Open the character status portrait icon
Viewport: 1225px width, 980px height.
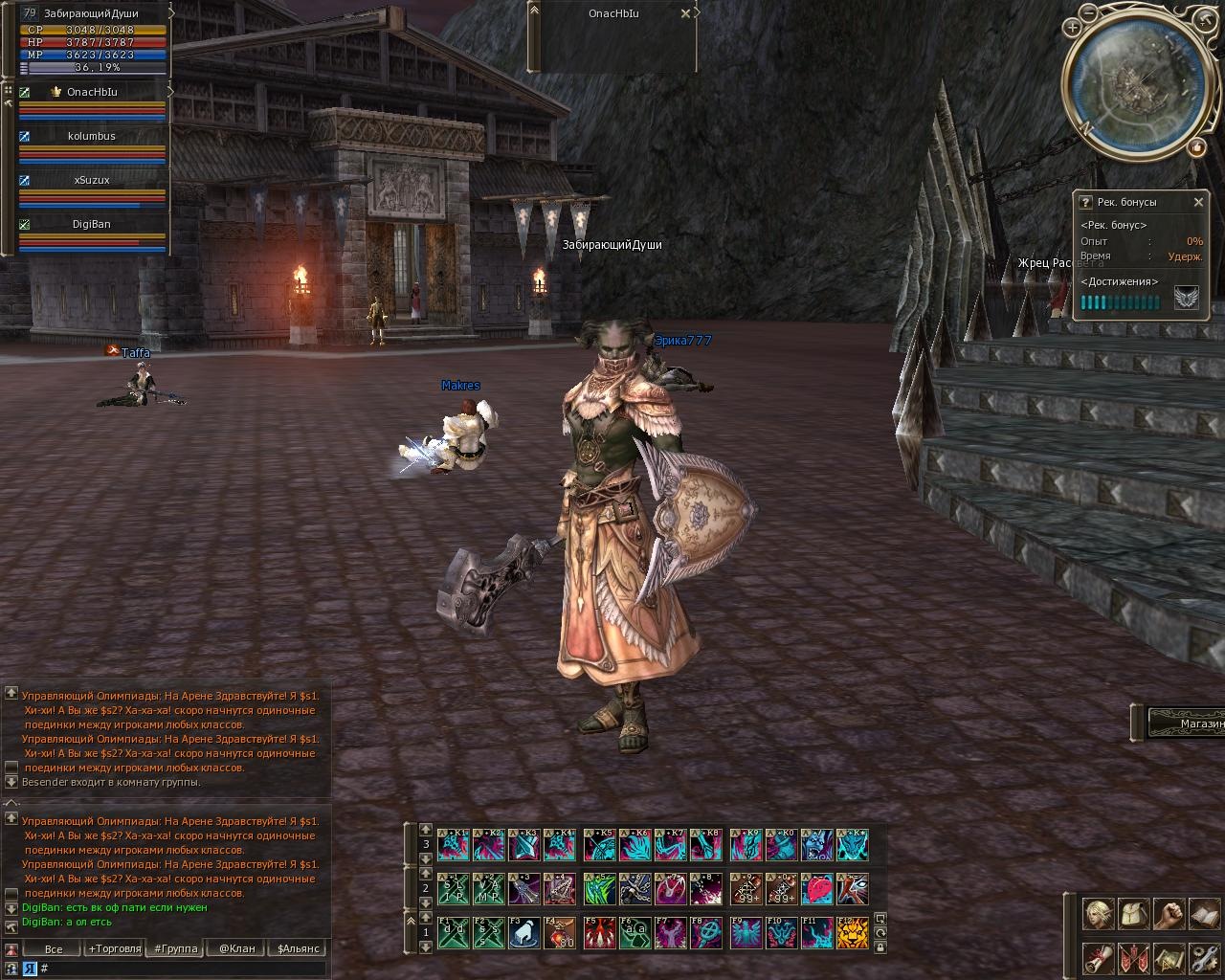point(1098,914)
